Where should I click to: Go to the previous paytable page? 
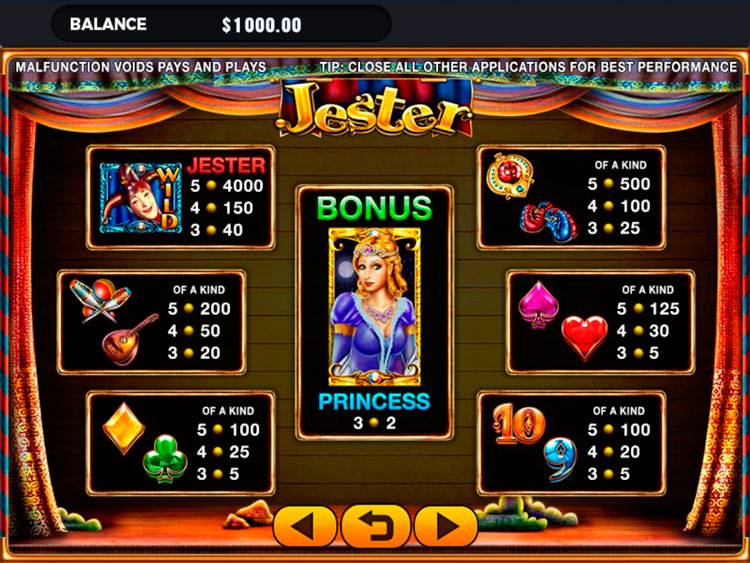(305, 525)
